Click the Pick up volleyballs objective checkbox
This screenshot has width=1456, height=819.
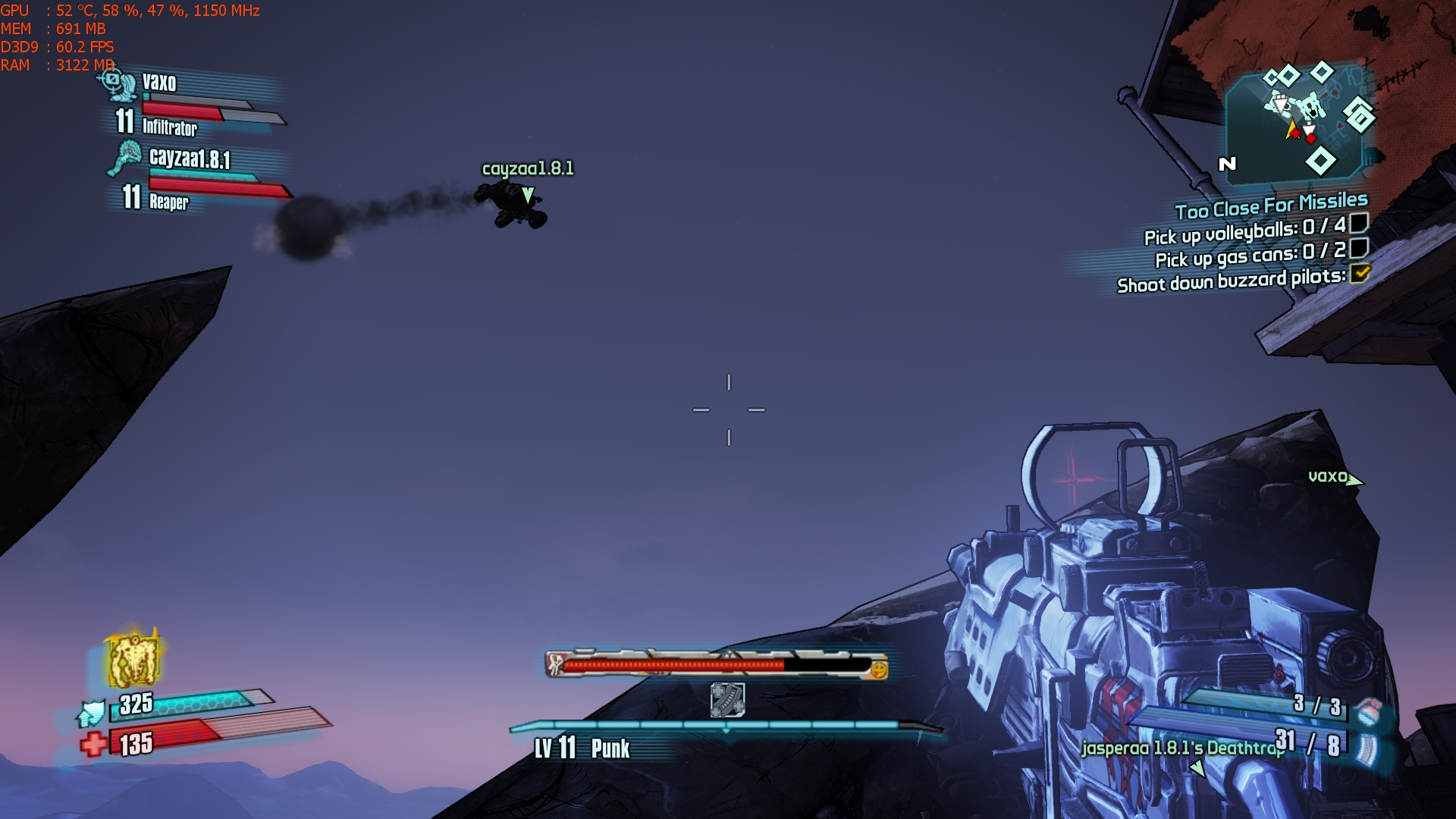pos(1359,223)
